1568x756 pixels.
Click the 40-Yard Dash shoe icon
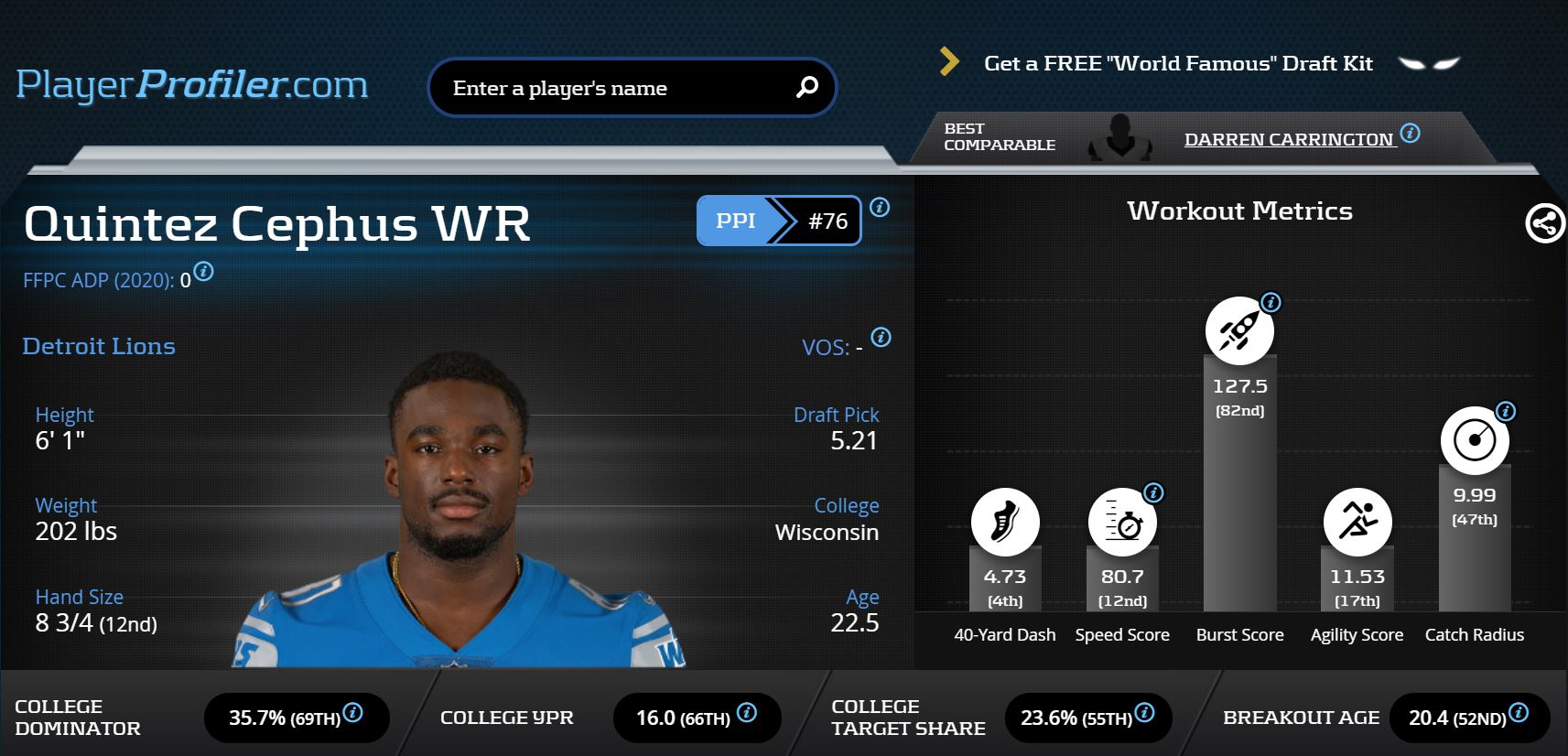[x=1004, y=522]
